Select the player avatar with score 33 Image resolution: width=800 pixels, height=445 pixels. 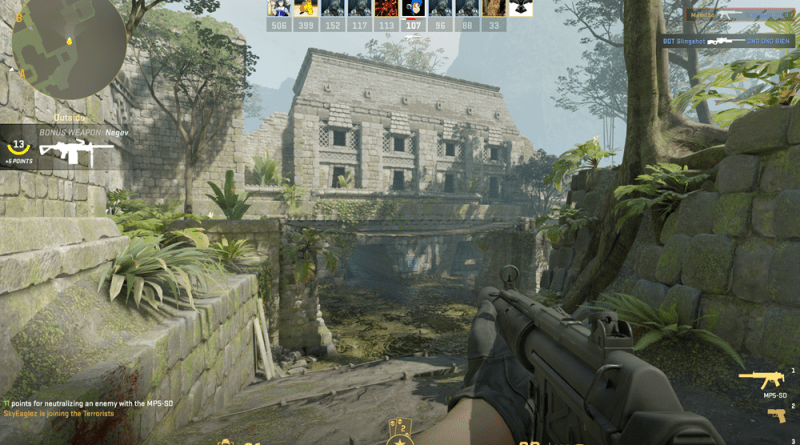[x=493, y=8]
